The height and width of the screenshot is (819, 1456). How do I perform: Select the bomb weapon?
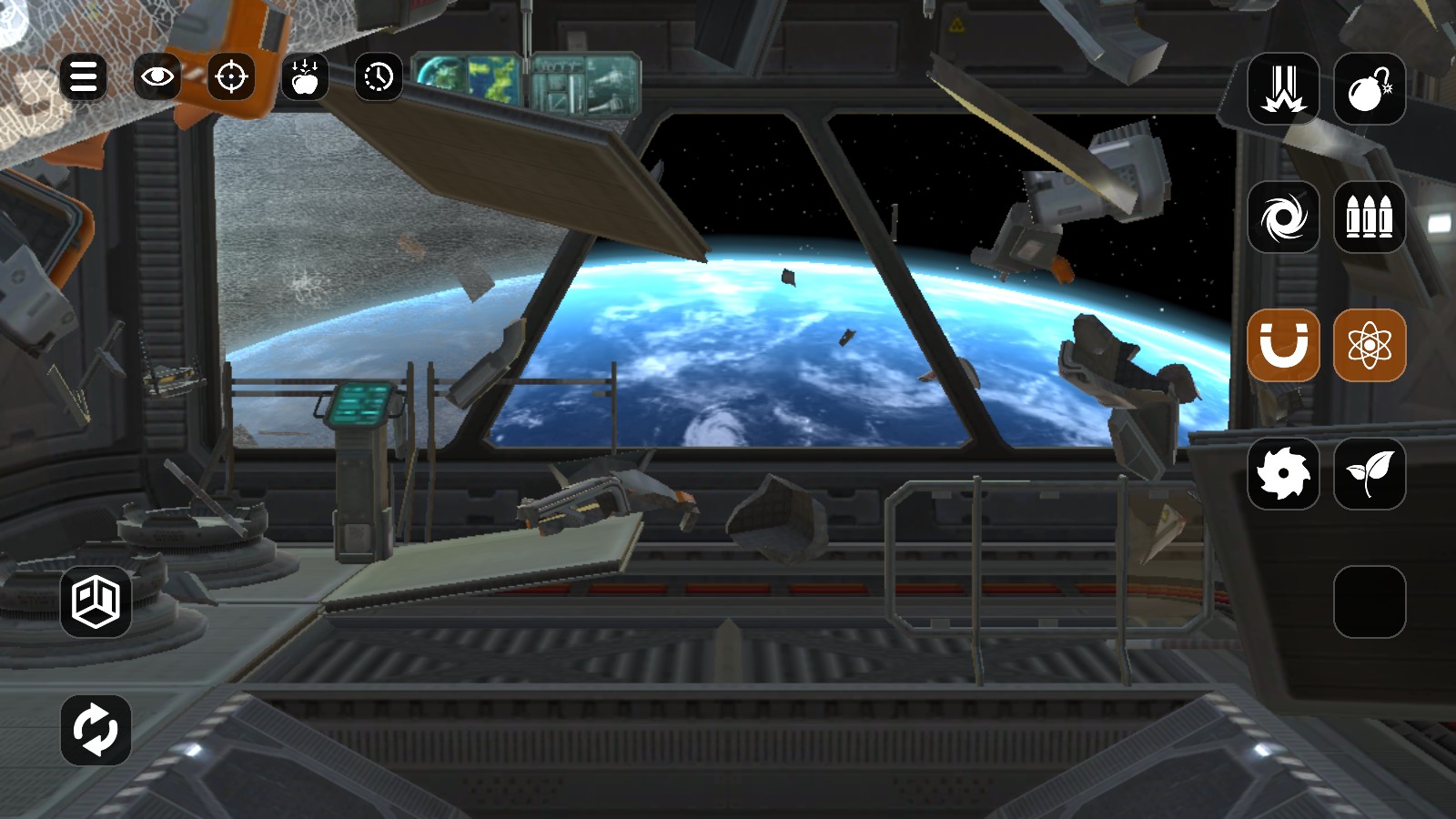[x=1369, y=89]
